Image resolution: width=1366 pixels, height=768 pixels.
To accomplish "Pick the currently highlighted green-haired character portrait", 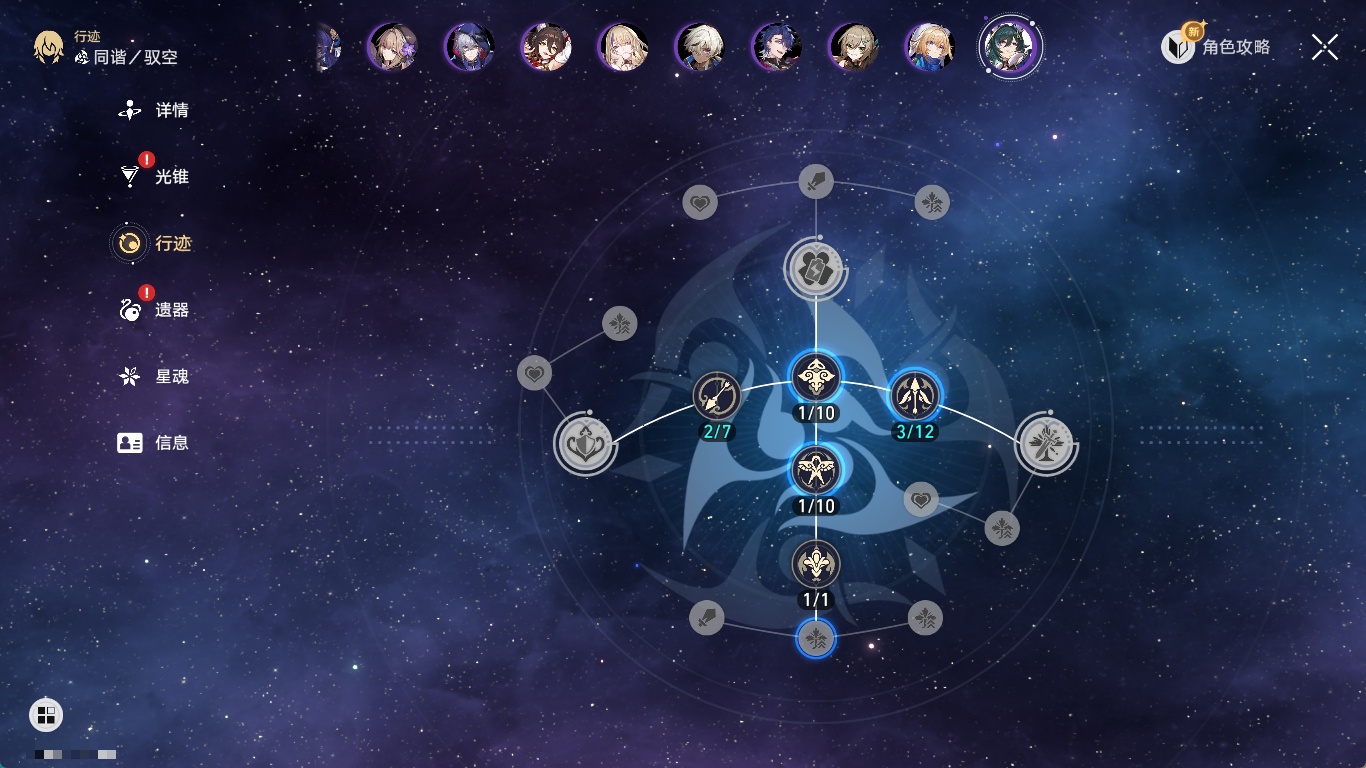I will click(1011, 47).
